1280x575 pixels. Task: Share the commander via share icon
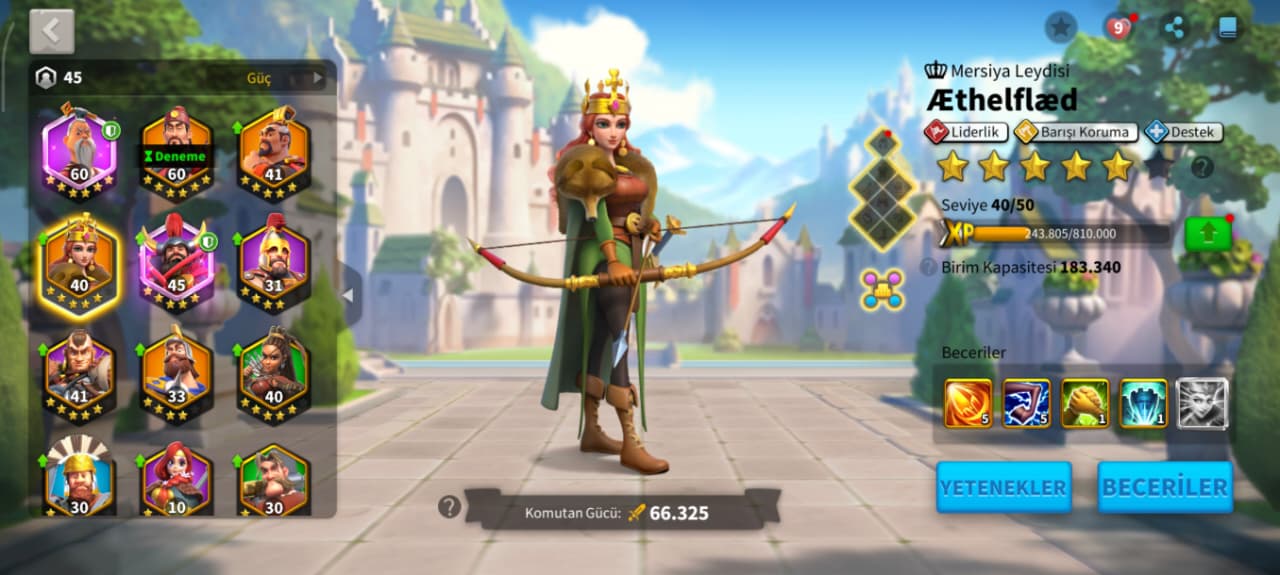pyautogui.click(x=1175, y=27)
